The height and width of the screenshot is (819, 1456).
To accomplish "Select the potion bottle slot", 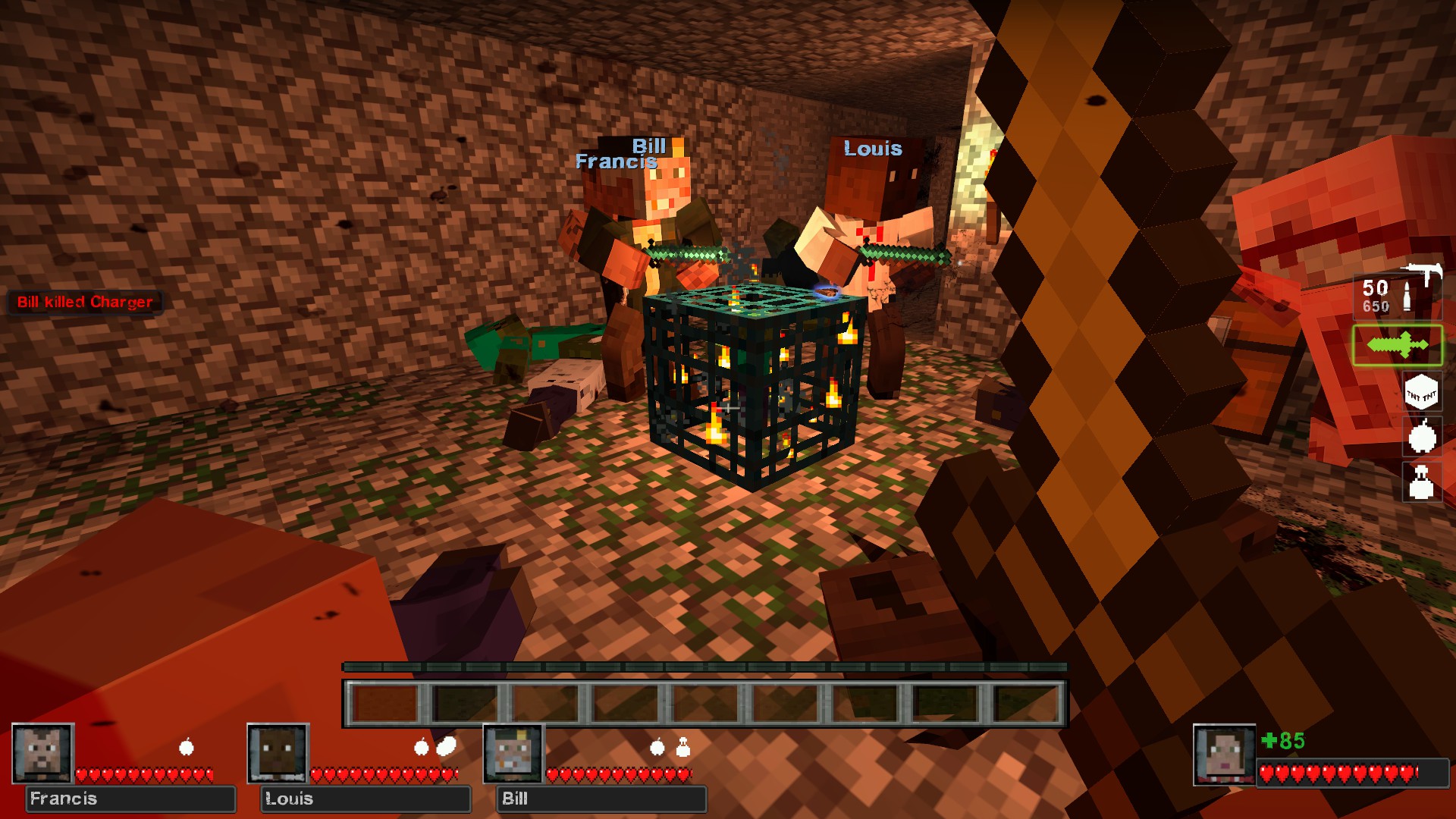I will pos(1421,482).
